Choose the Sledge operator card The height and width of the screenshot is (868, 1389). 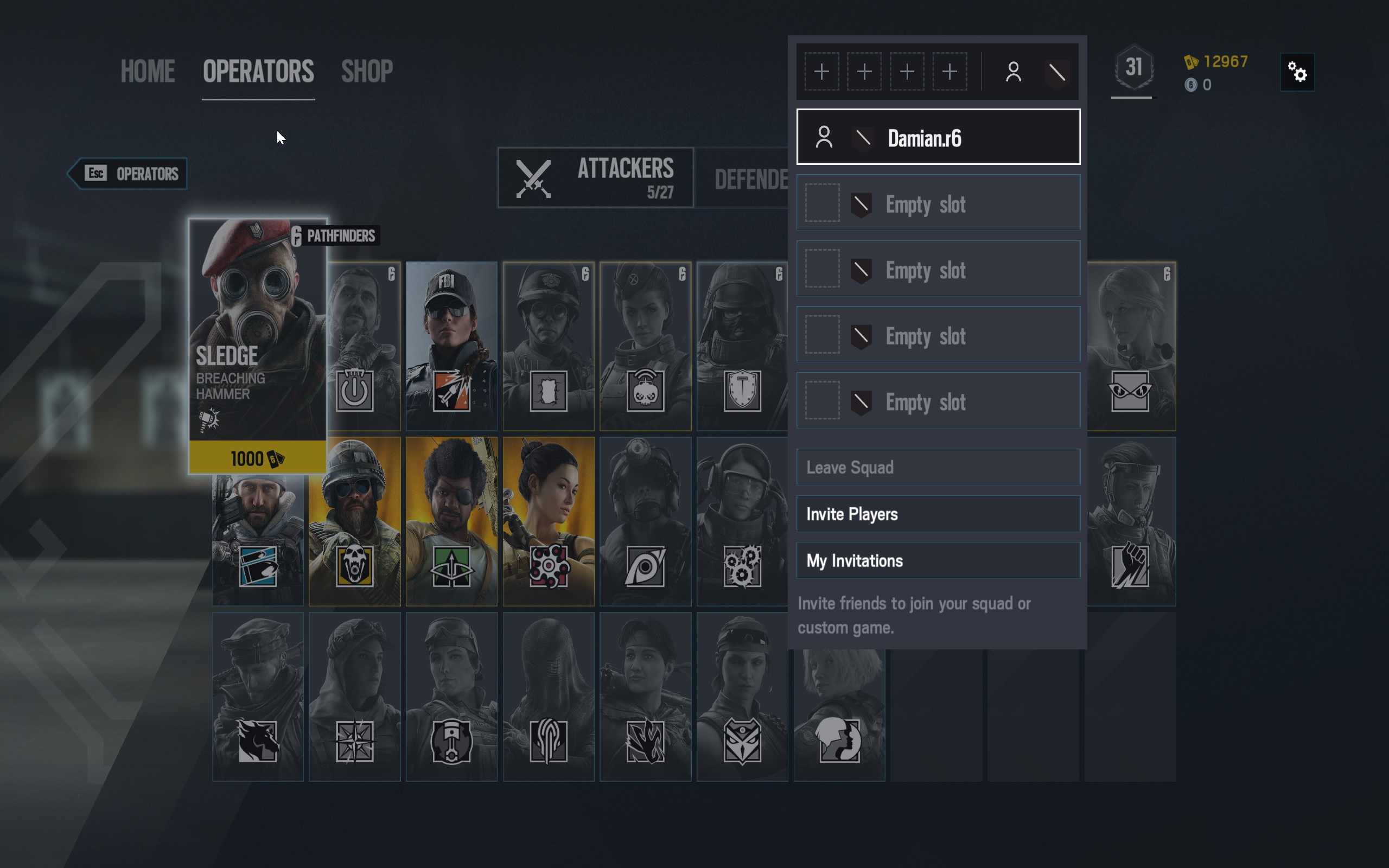(x=258, y=344)
